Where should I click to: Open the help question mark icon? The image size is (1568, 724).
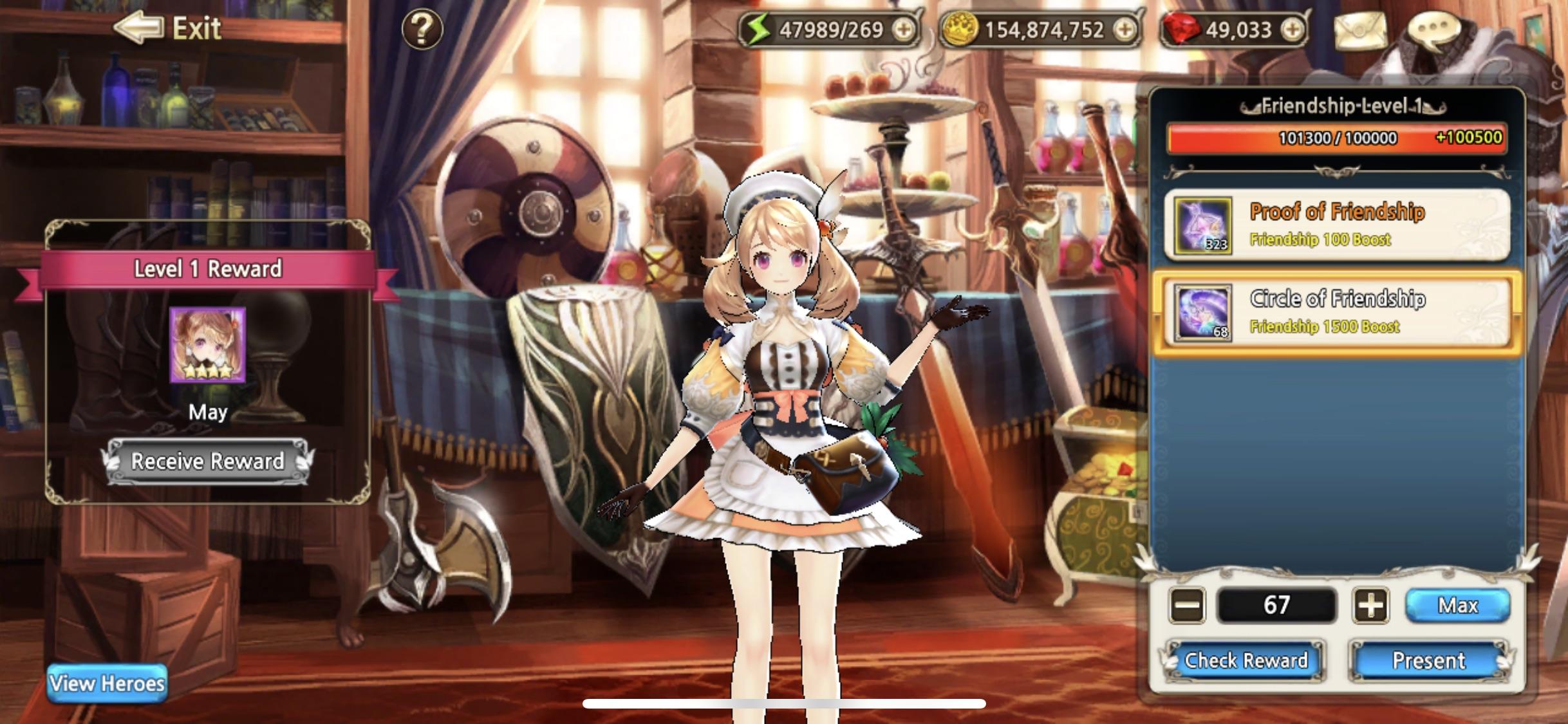pyautogui.click(x=422, y=29)
